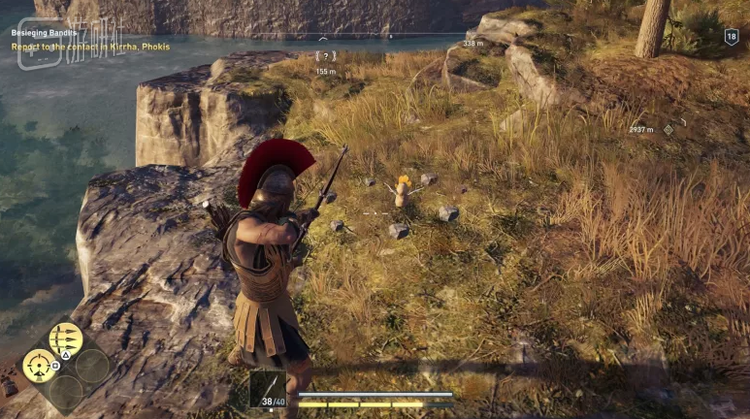Select the Besieging Bandits quest tracker
The width and height of the screenshot is (750, 419).
click(44, 32)
